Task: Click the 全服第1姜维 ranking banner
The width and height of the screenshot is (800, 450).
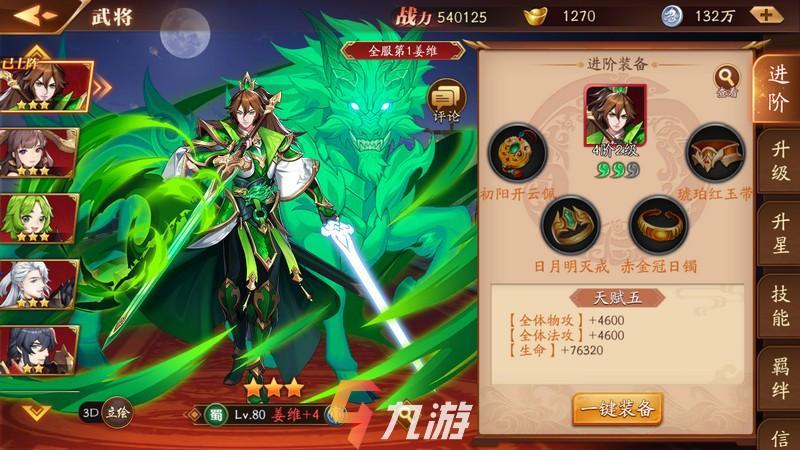Action: coord(403,49)
